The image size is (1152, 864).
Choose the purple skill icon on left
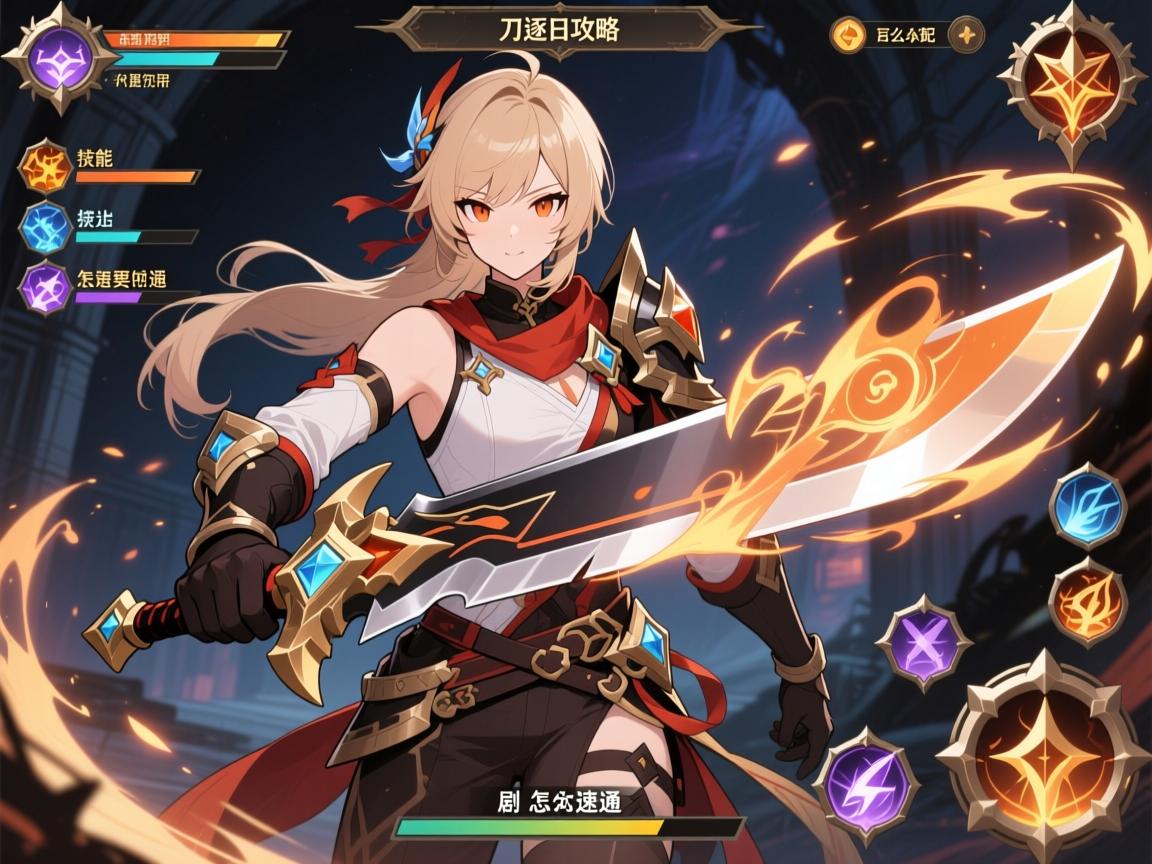tap(45, 286)
